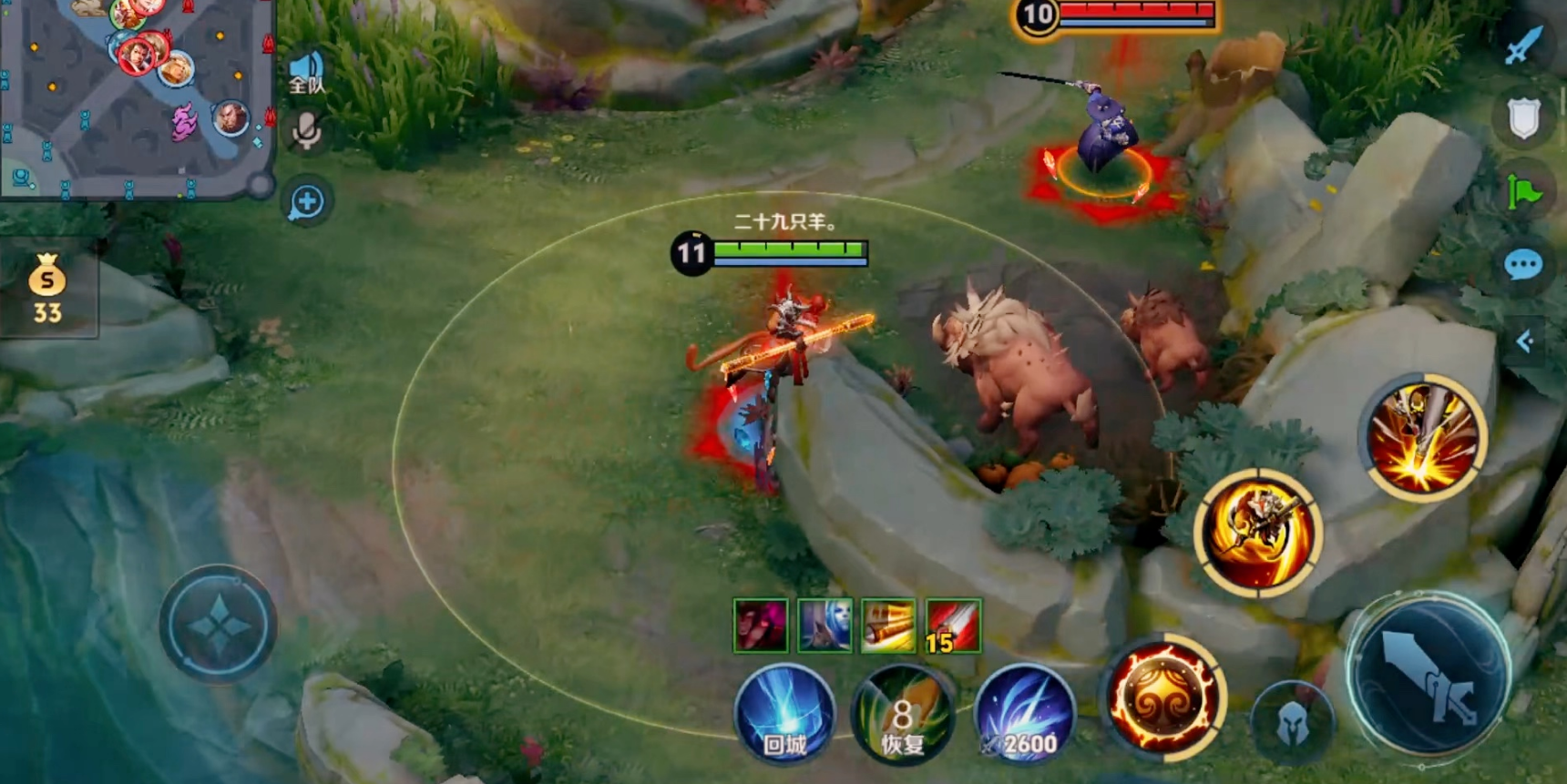1567x784 pixels.
Task: Open the quick chat plus bubble
Action: pos(307,202)
